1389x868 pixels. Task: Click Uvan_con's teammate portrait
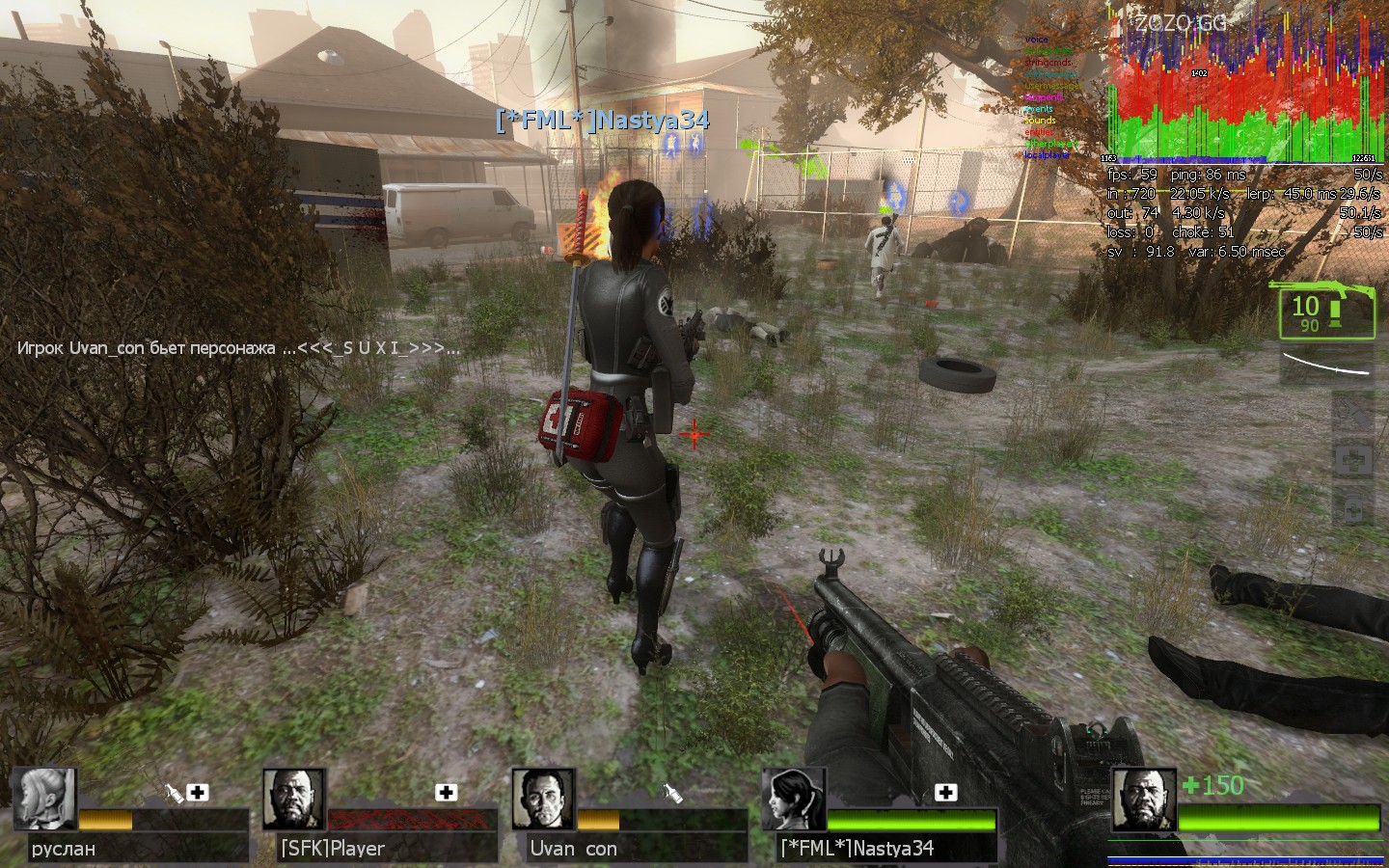[x=543, y=800]
